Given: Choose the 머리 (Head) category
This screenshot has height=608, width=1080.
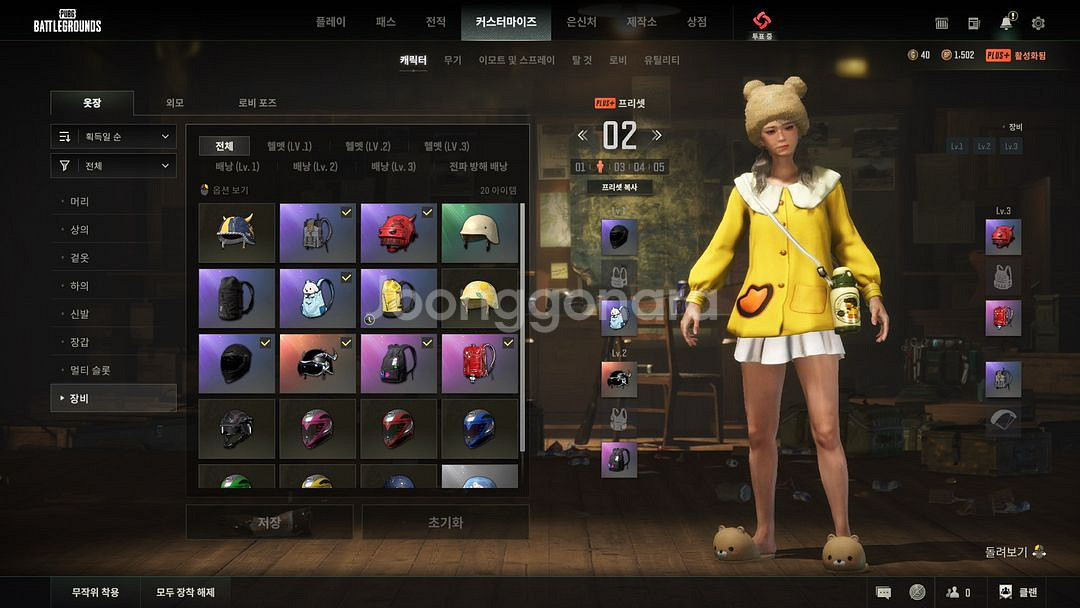Looking at the screenshot, I should [x=80, y=202].
